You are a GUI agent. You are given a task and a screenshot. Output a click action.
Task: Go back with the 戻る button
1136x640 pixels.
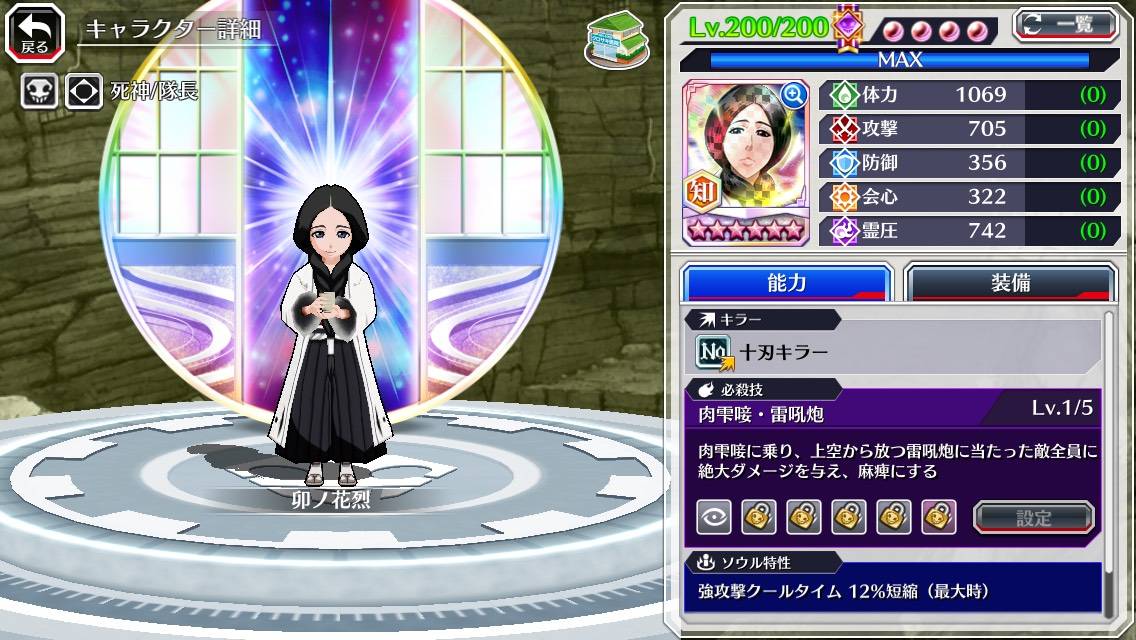[35, 32]
